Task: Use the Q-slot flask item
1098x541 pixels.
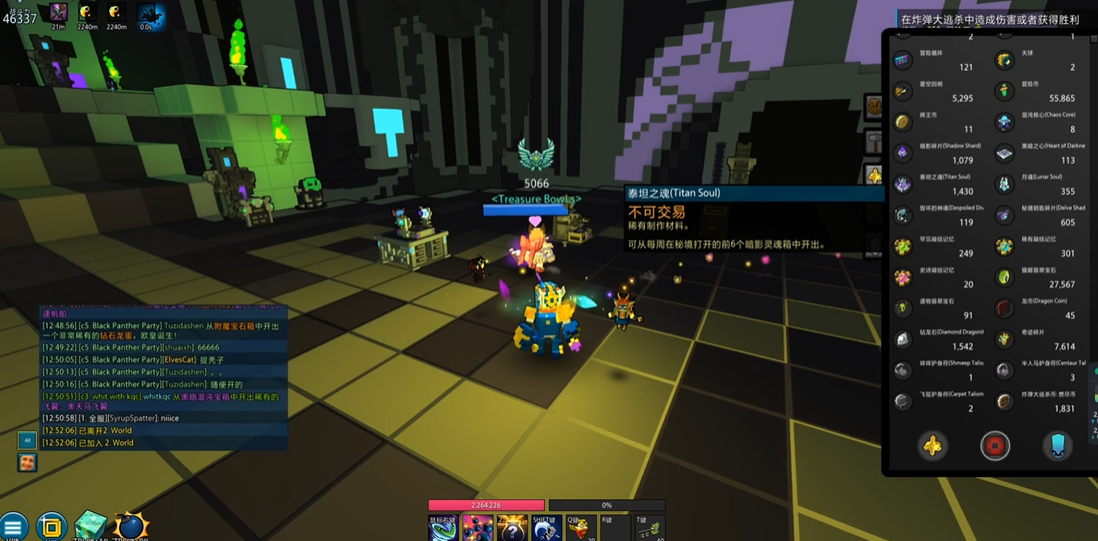Action: (x=581, y=528)
